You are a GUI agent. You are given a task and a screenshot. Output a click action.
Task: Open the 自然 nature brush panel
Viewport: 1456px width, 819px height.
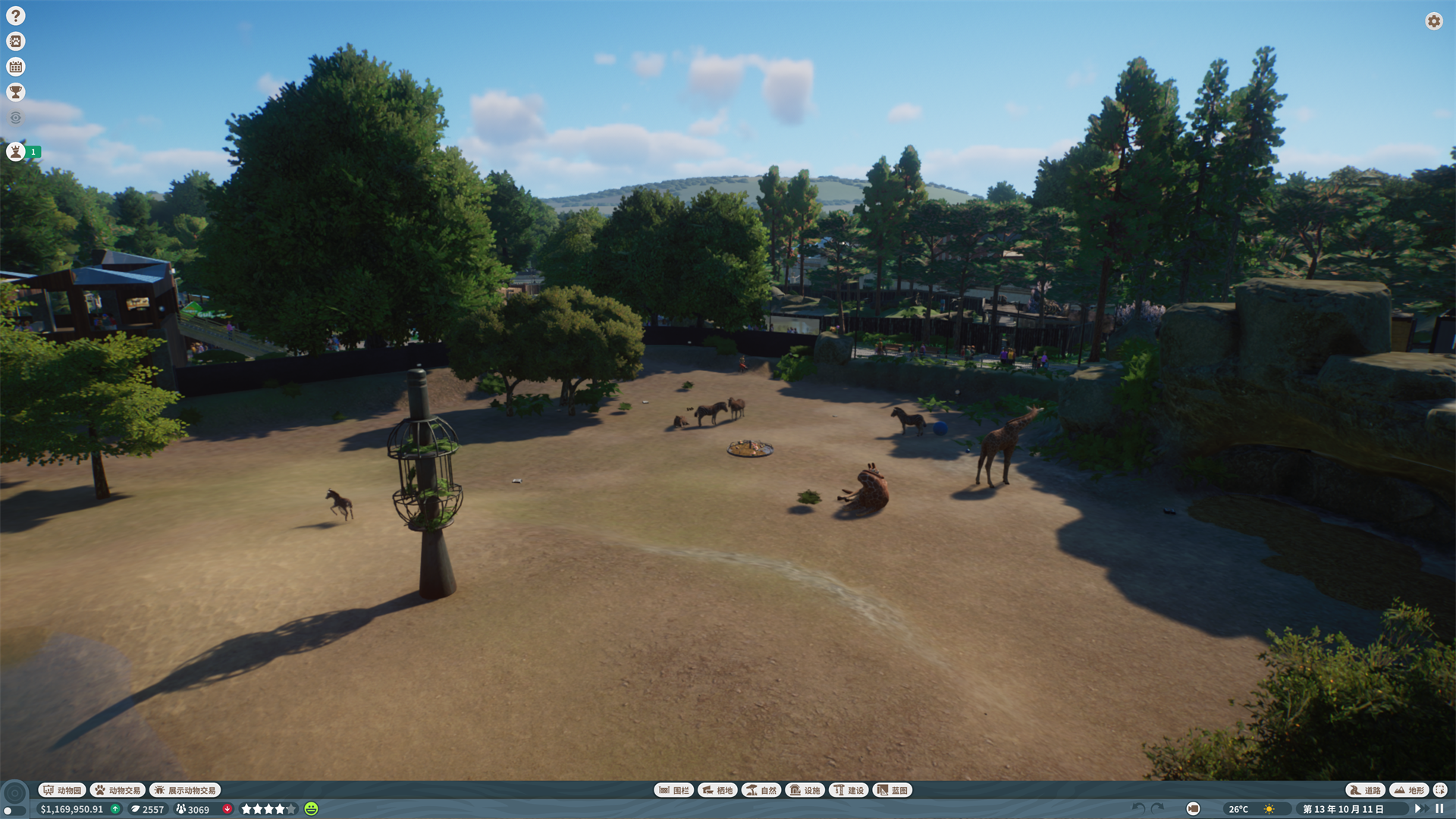[761, 789]
